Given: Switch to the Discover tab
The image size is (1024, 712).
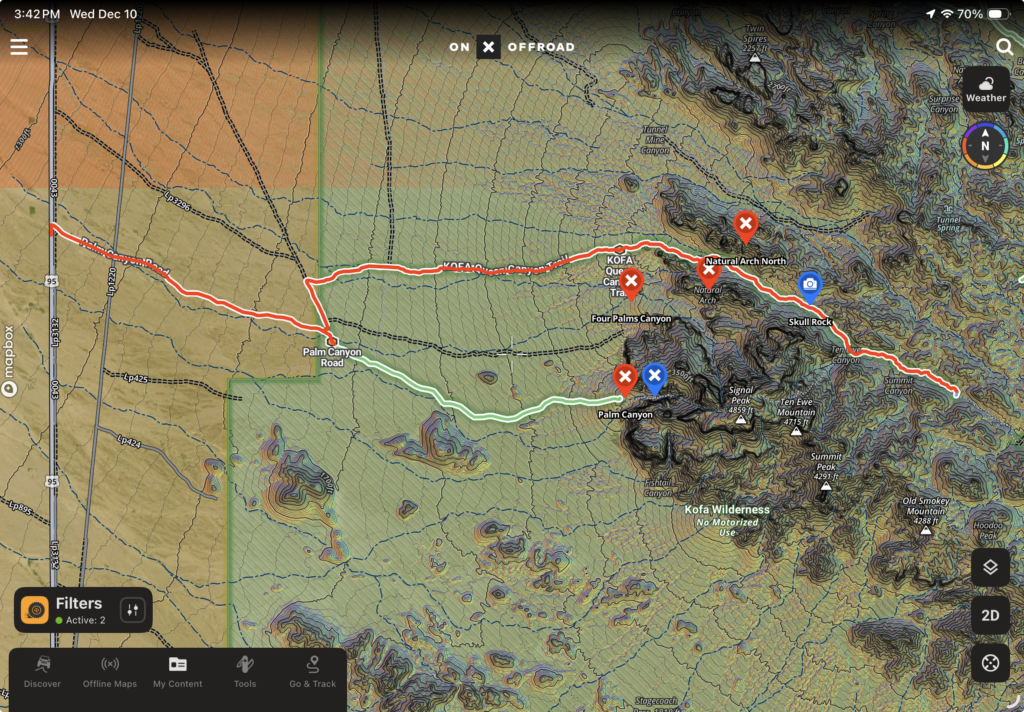Looking at the screenshot, I should click(x=42, y=672).
